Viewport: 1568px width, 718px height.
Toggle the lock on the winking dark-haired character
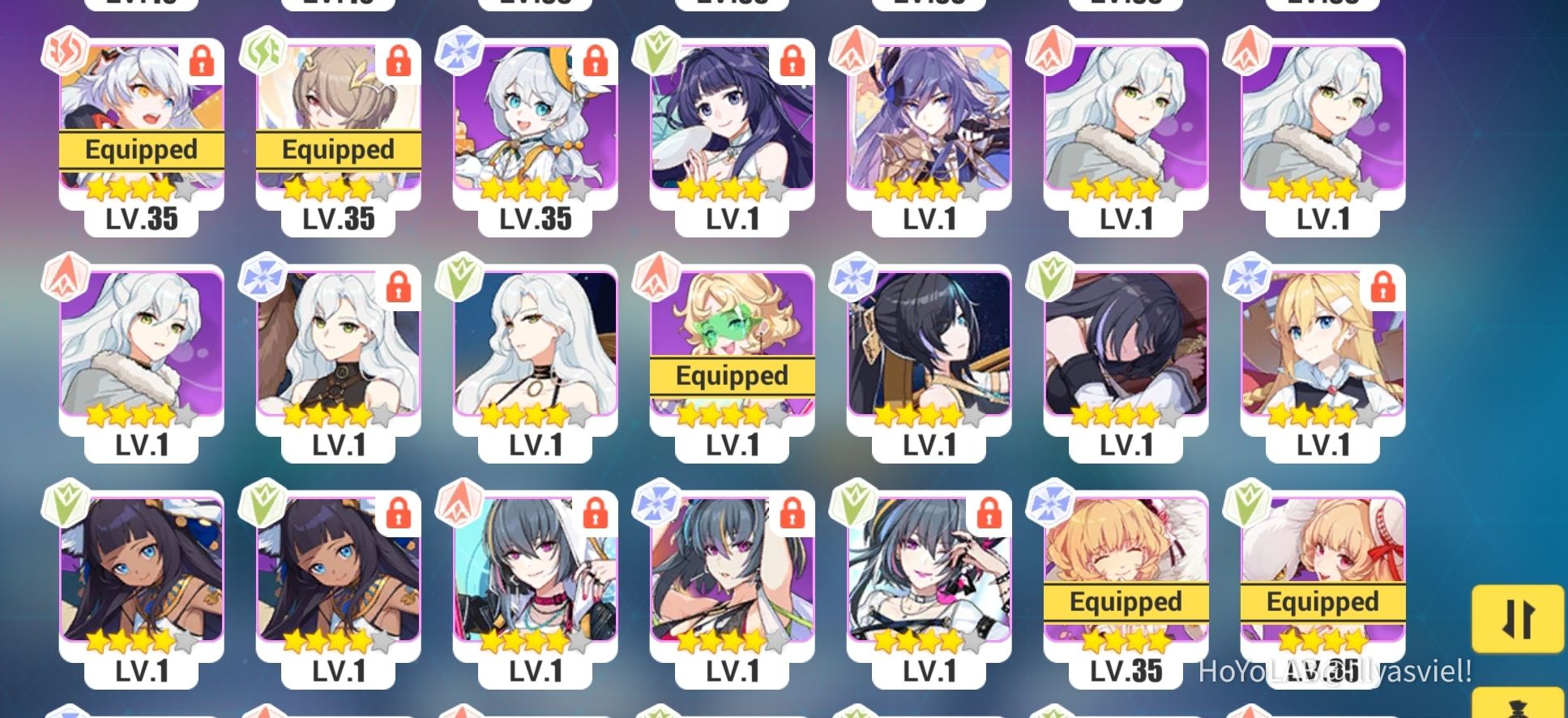click(991, 513)
